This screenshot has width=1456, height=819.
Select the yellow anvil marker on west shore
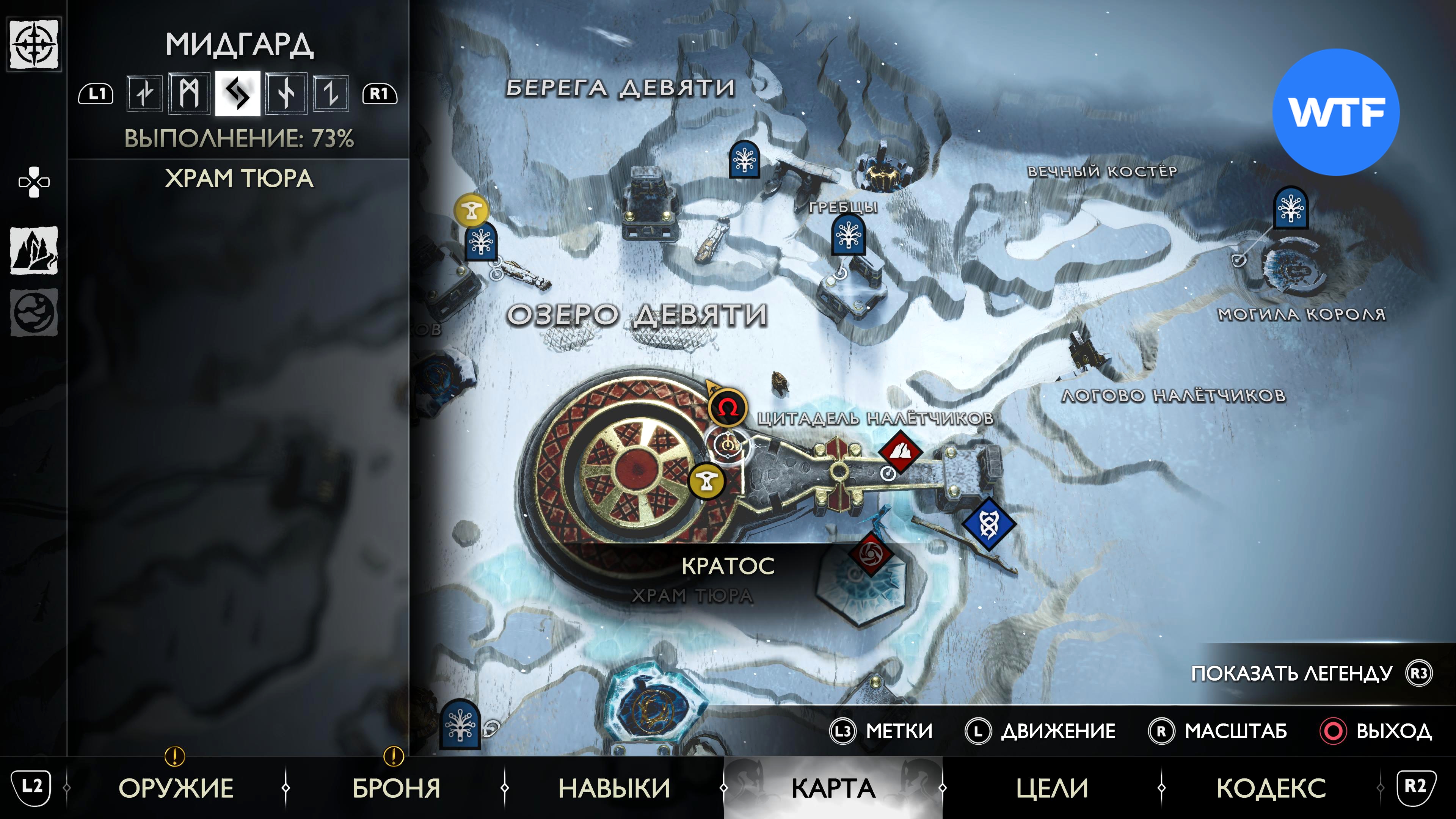(x=471, y=211)
